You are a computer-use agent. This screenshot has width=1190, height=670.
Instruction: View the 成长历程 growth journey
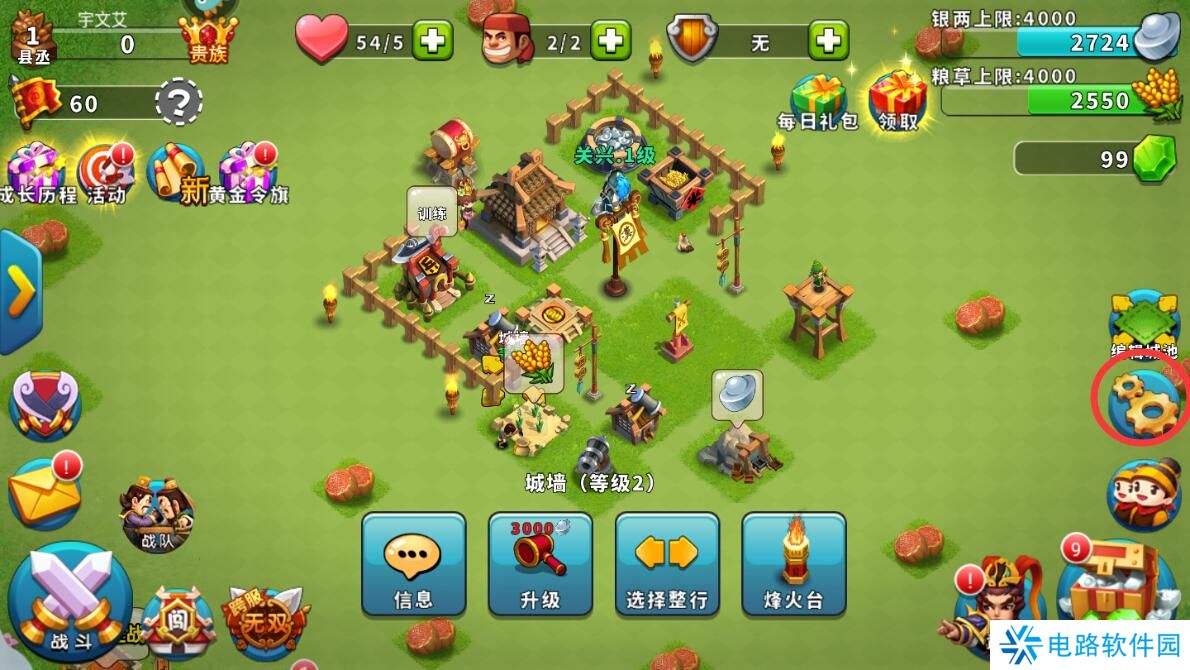click(x=38, y=174)
